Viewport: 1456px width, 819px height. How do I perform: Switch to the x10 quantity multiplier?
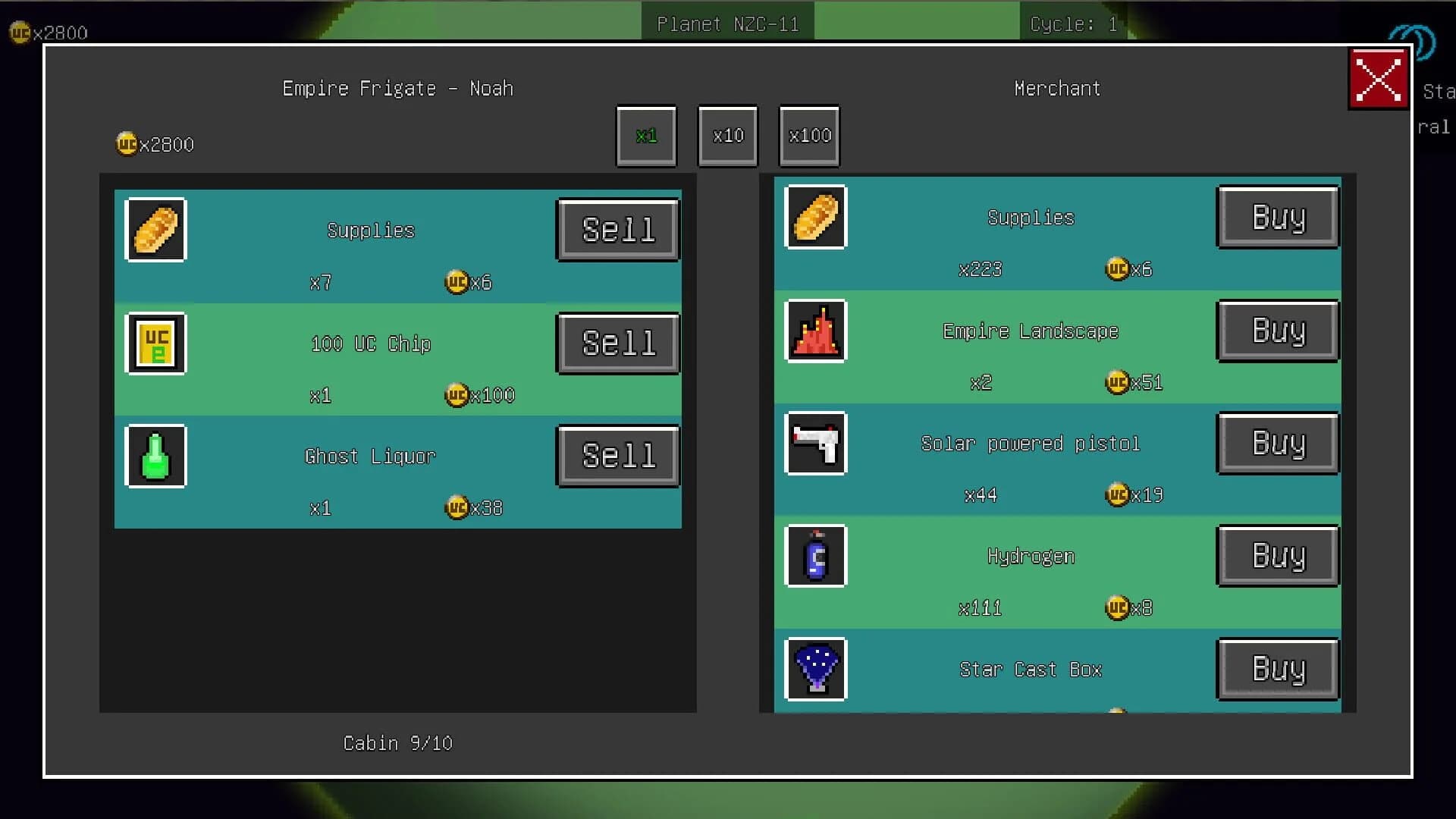[x=727, y=136]
